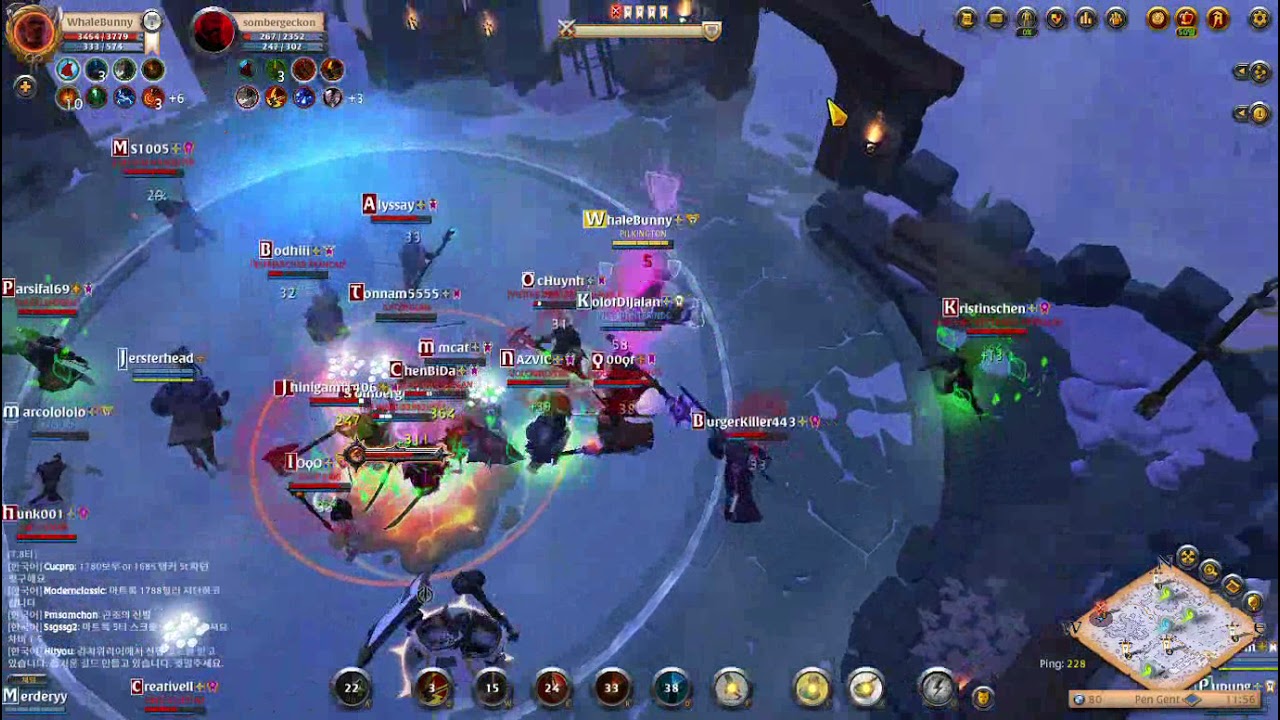
Task: Expand the party cluster side panel
Action: coord(1251,72)
